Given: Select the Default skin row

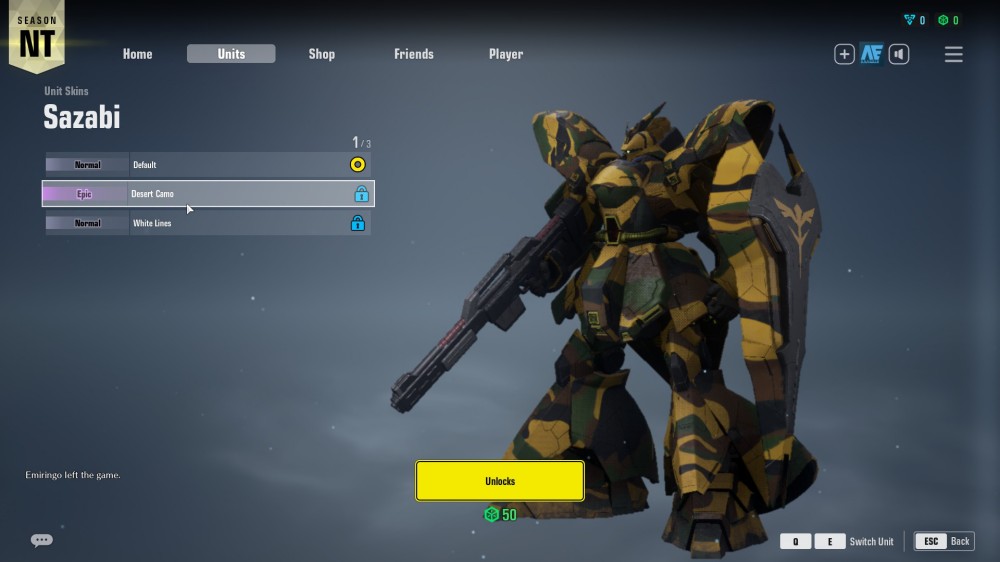Looking at the screenshot, I should point(208,164).
